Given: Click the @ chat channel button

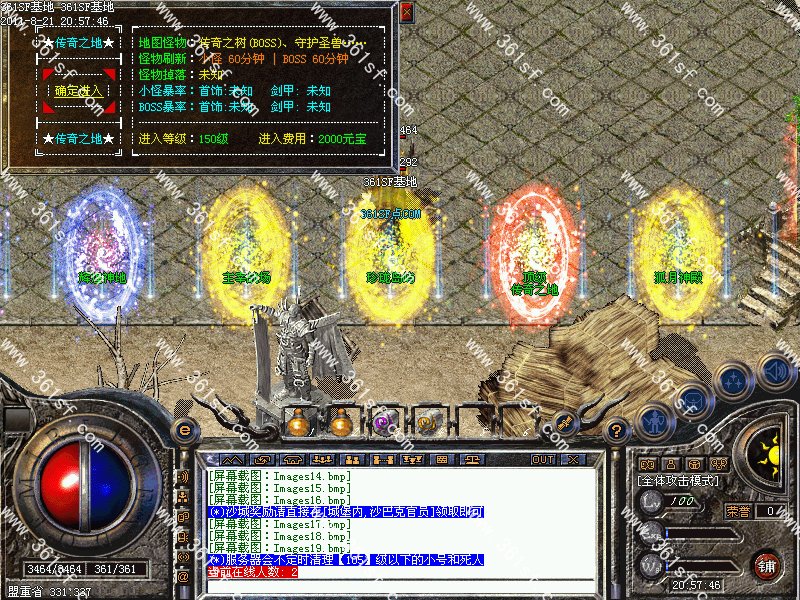Looking at the screenshot, I should (184, 577).
